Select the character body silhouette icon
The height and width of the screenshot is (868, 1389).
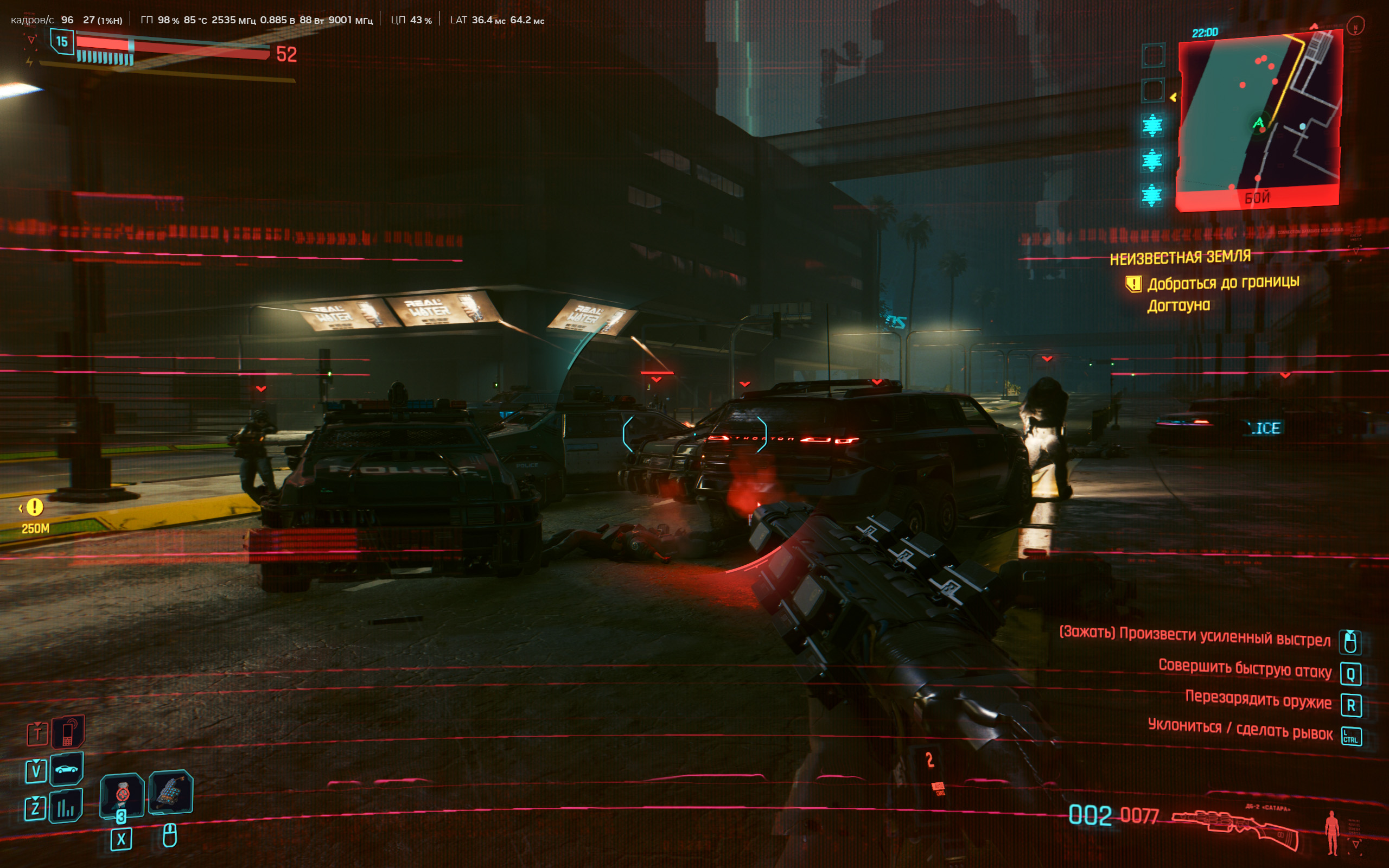click(1332, 832)
